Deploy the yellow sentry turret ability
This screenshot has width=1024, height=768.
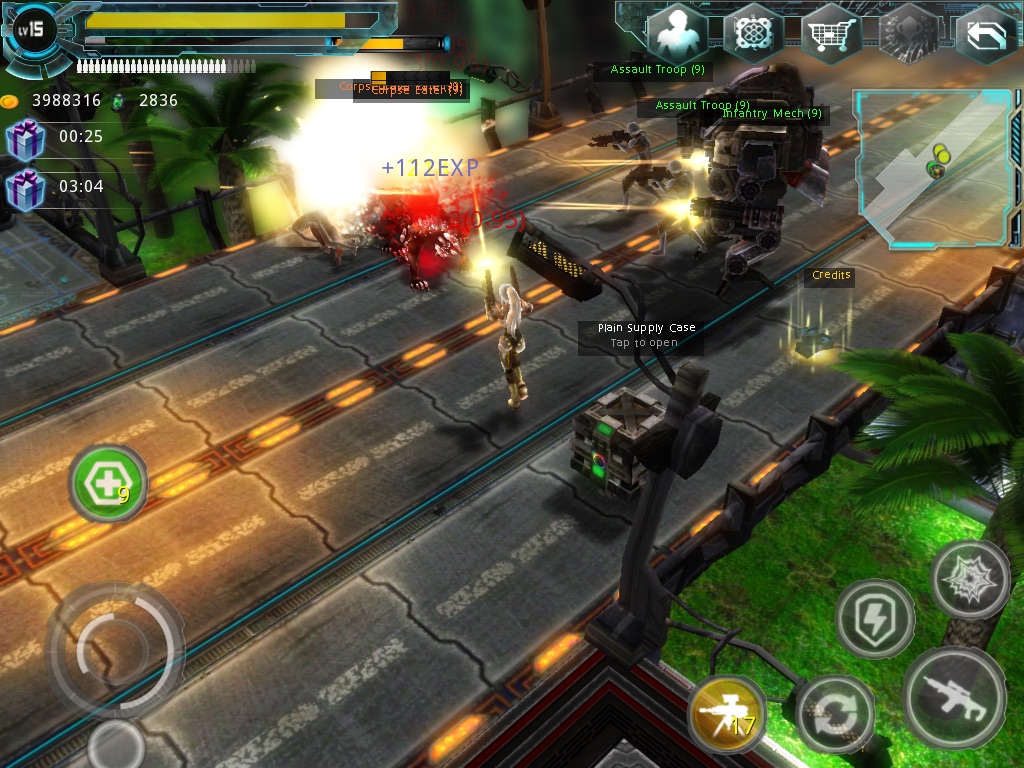point(727,713)
